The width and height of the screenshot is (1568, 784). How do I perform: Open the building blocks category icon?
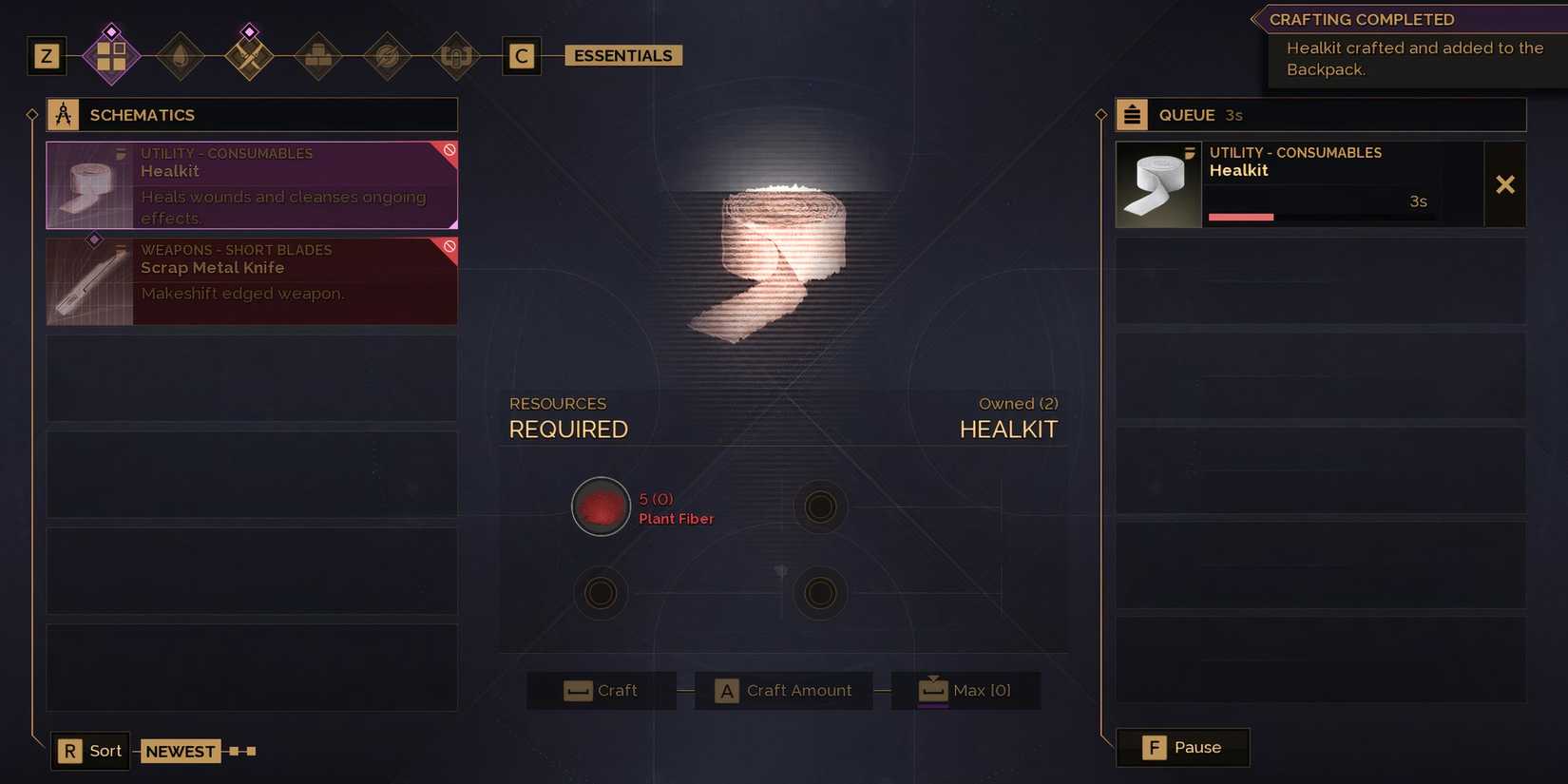tap(318, 55)
